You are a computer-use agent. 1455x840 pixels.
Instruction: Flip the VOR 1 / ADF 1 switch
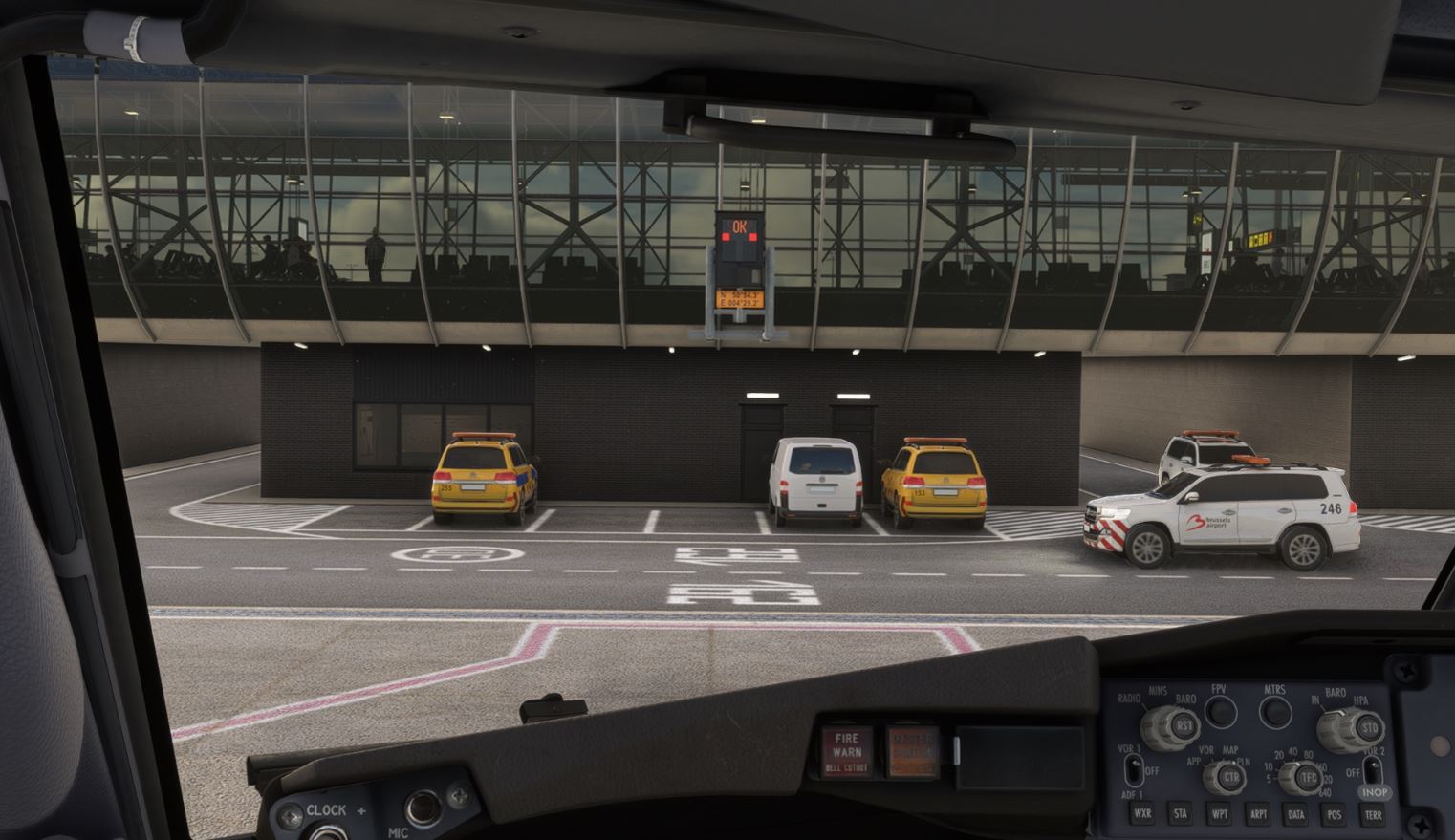tap(1134, 770)
